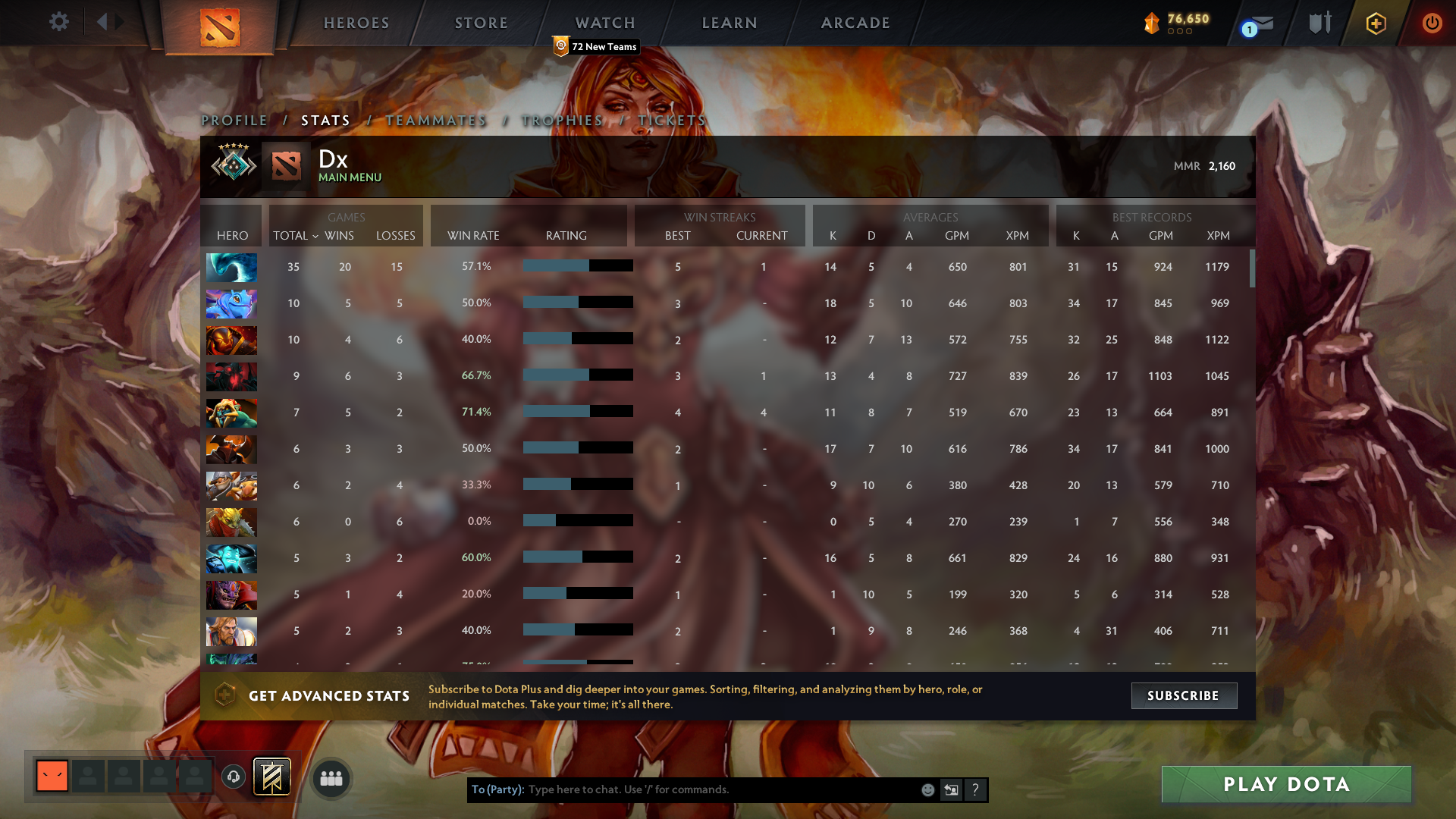Open the friends list icon bottom right
1456x819 pixels.
[x=331, y=777]
